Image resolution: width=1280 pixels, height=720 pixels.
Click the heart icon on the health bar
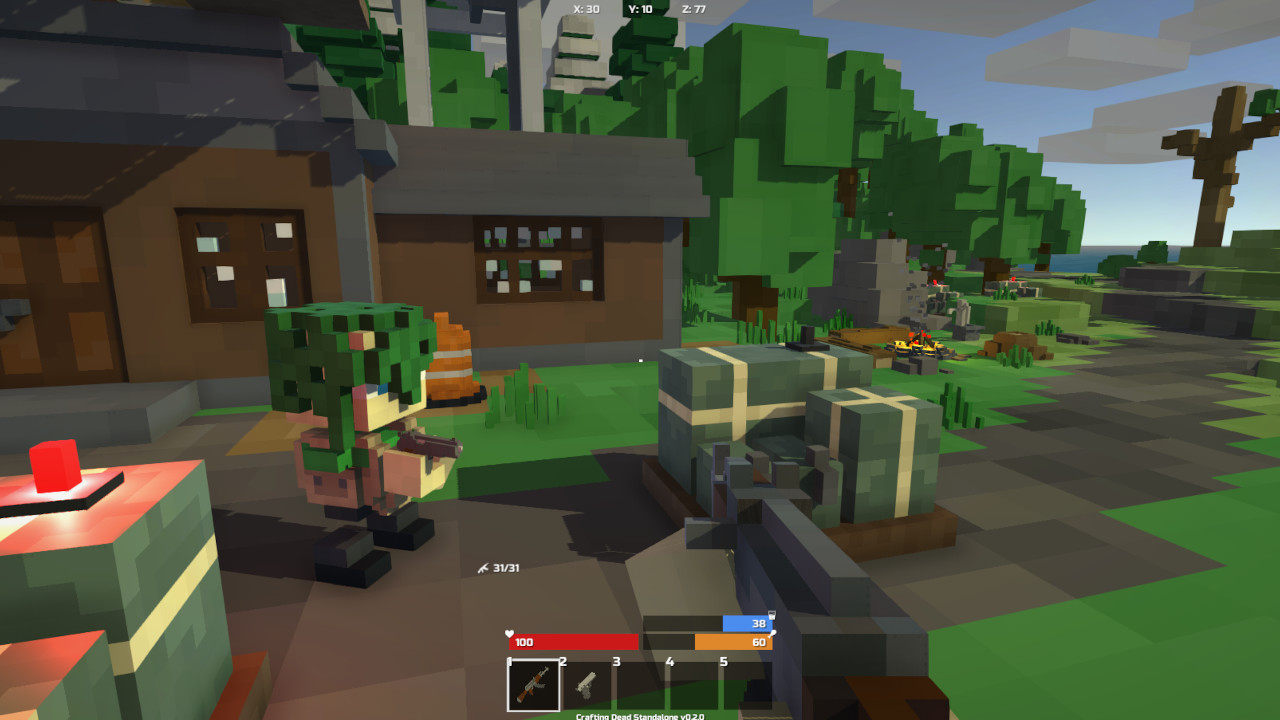click(x=509, y=633)
